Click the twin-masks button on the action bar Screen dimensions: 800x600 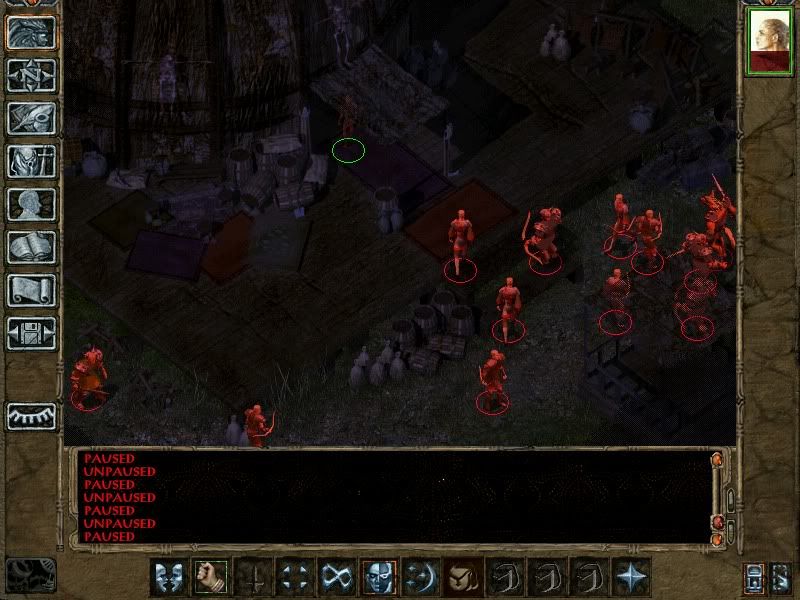167,577
